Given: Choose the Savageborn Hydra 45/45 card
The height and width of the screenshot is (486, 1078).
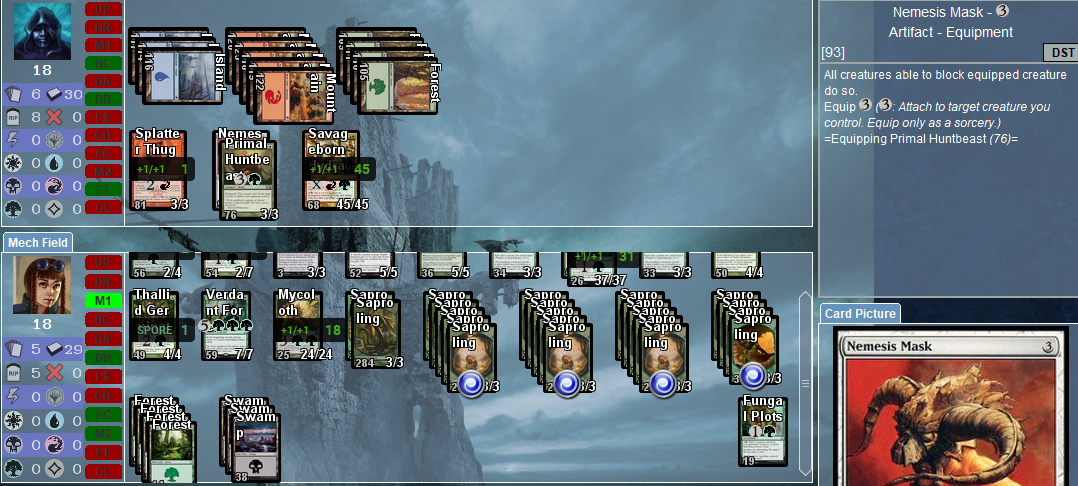Looking at the screenshot, I should [x=332, y=172].
